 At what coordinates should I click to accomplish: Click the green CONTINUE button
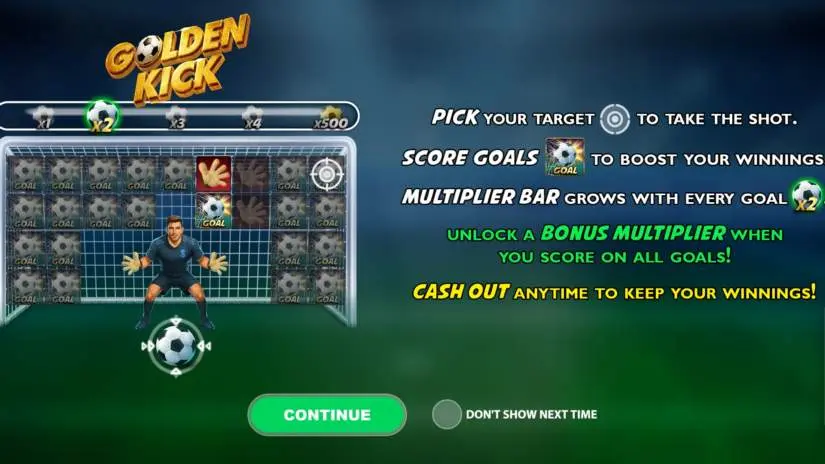327,415
